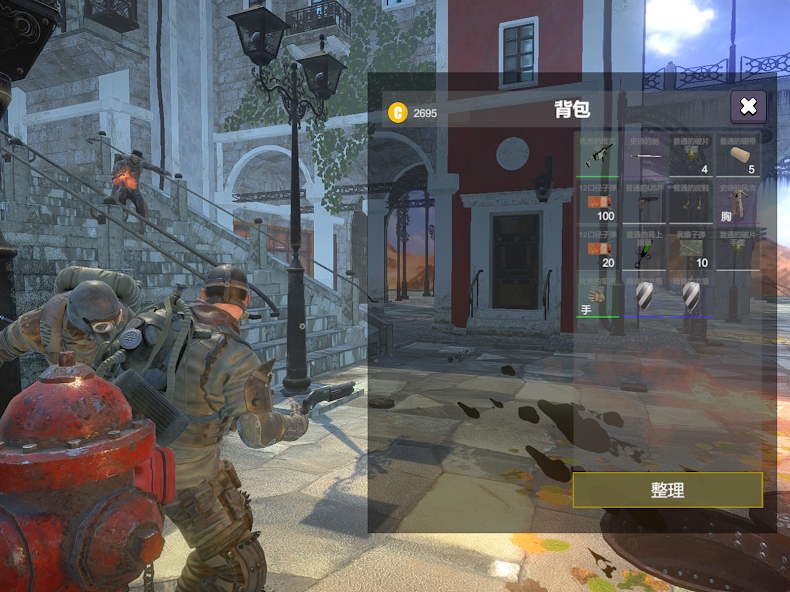Click the military gloves marked 手

pos(599,296)
